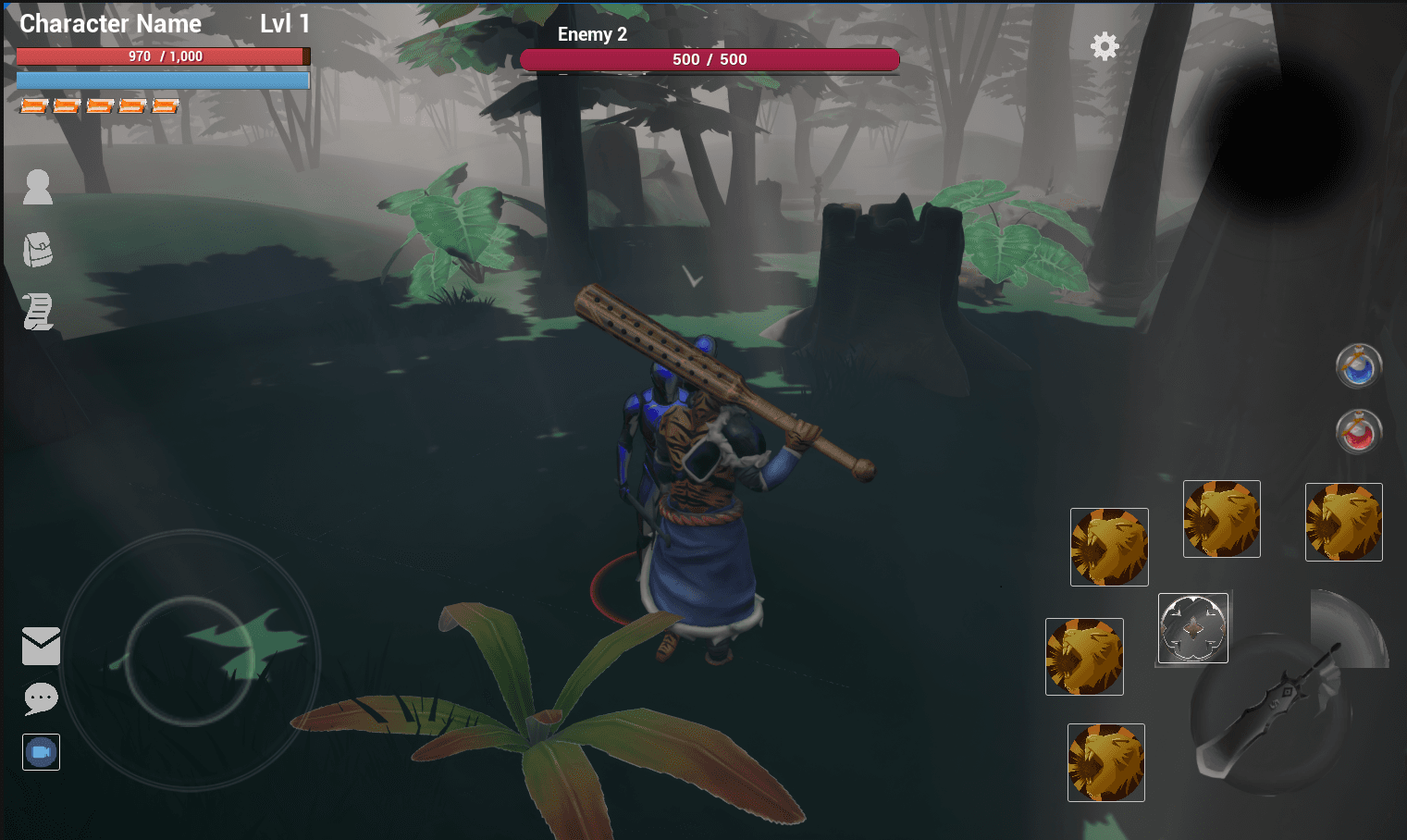Toggle the blue video camera button
The height and width of the screenshot is (840, 1407).
(41, 752)
